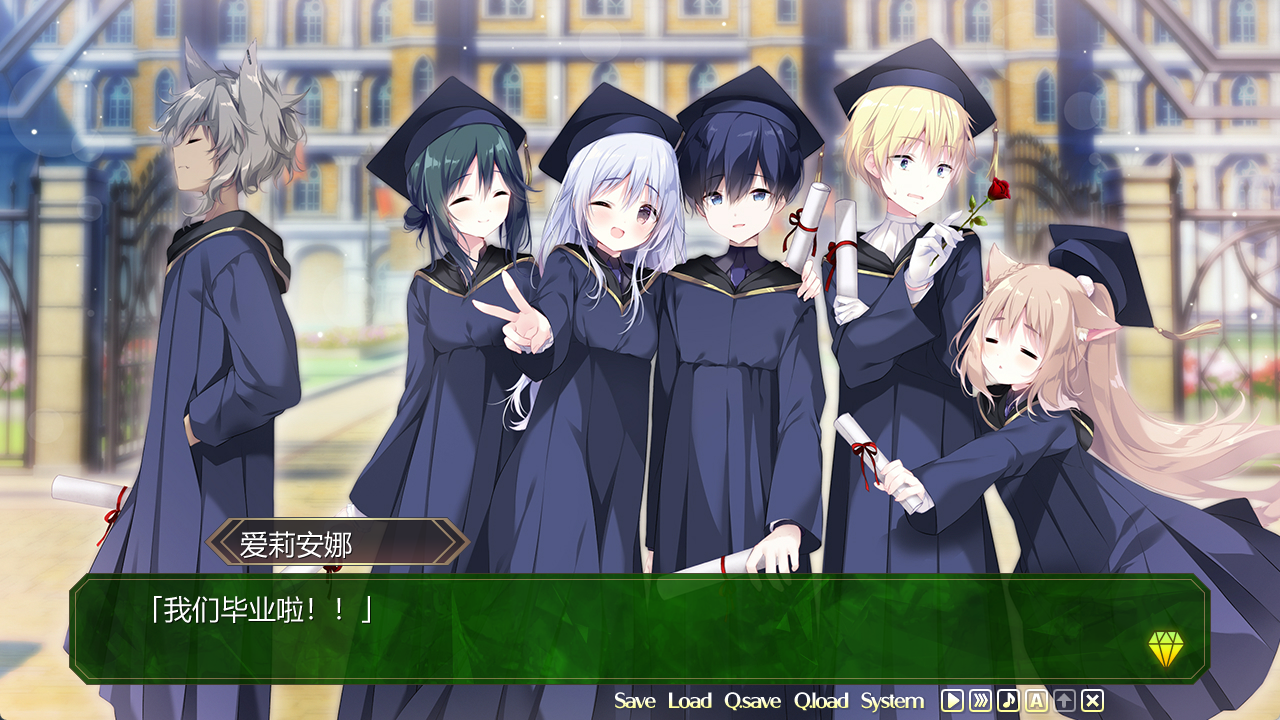Click Save to save the game
The image size is (1280, 720).
(634, 701)
